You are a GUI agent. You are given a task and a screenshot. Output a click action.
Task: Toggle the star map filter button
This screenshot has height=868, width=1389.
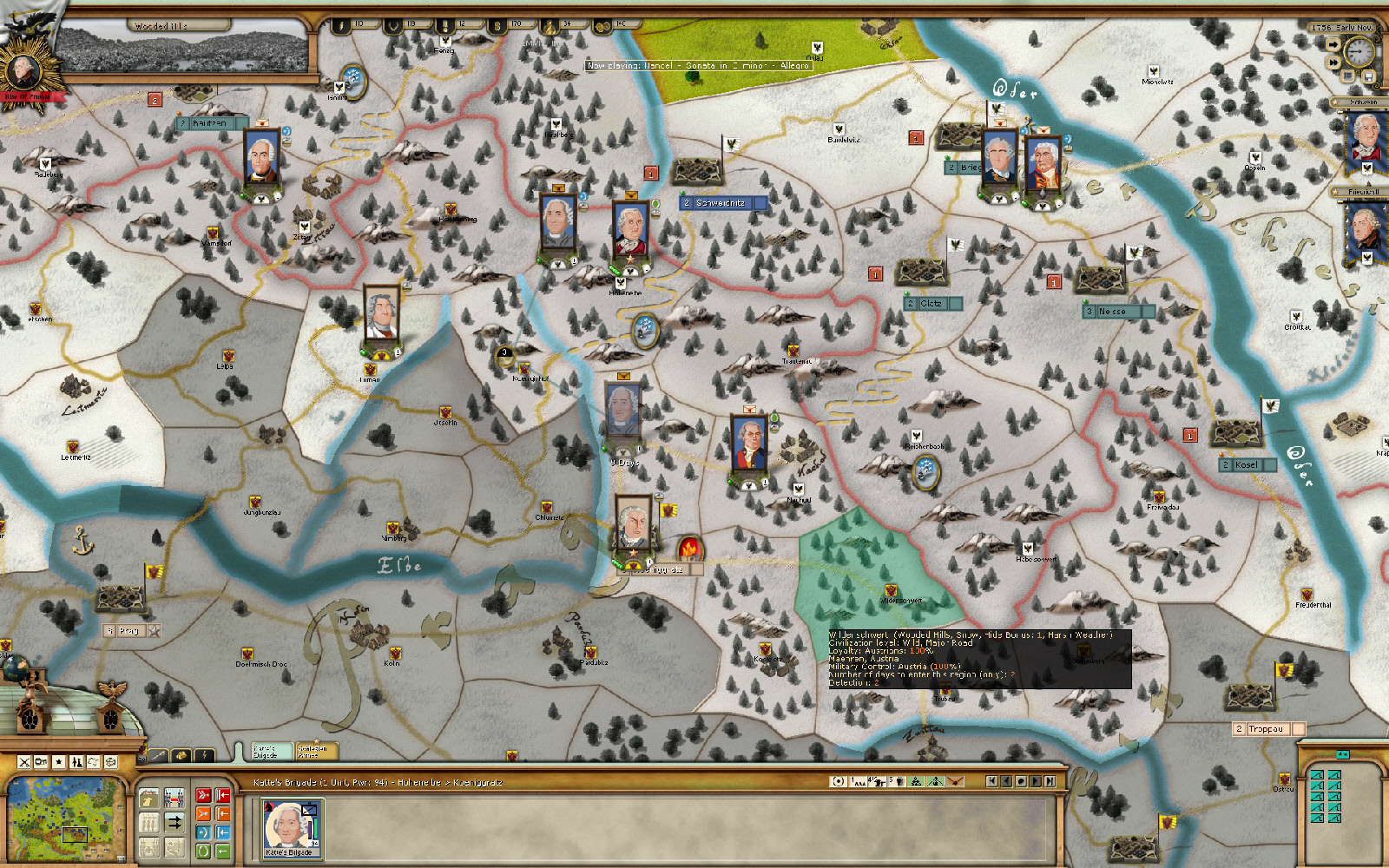point(59,762)
